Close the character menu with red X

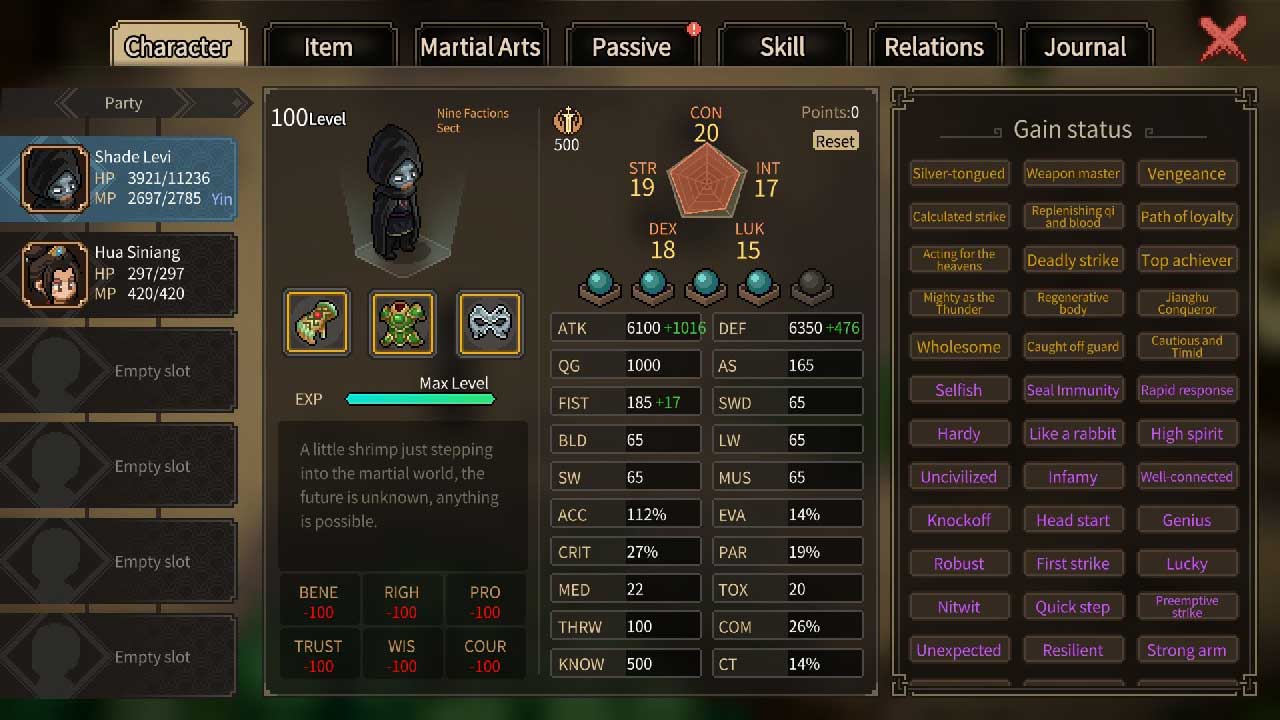pos(1222,40)
